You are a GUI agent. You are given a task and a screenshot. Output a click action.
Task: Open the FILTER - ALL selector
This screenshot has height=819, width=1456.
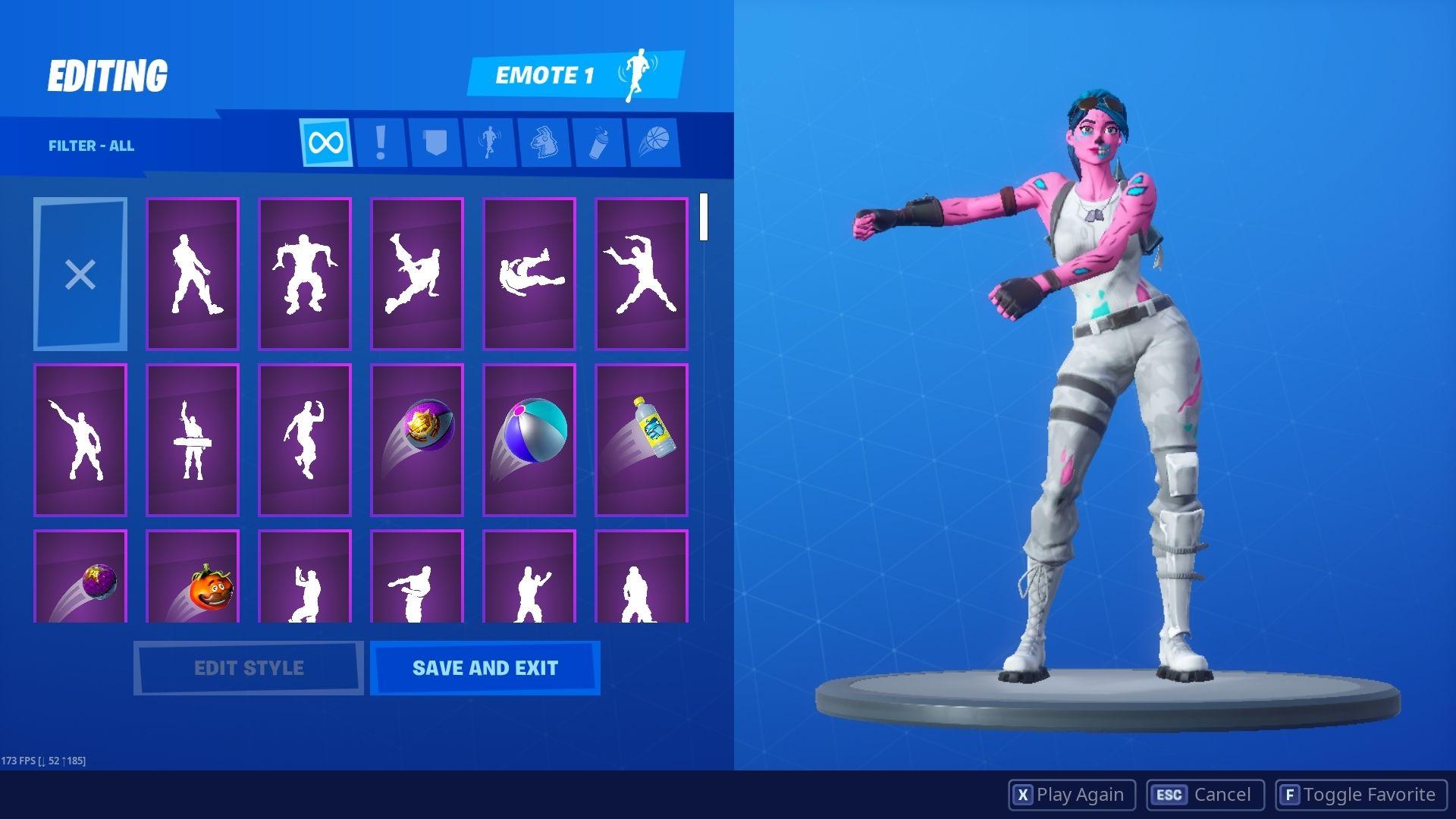coord(91,146)
